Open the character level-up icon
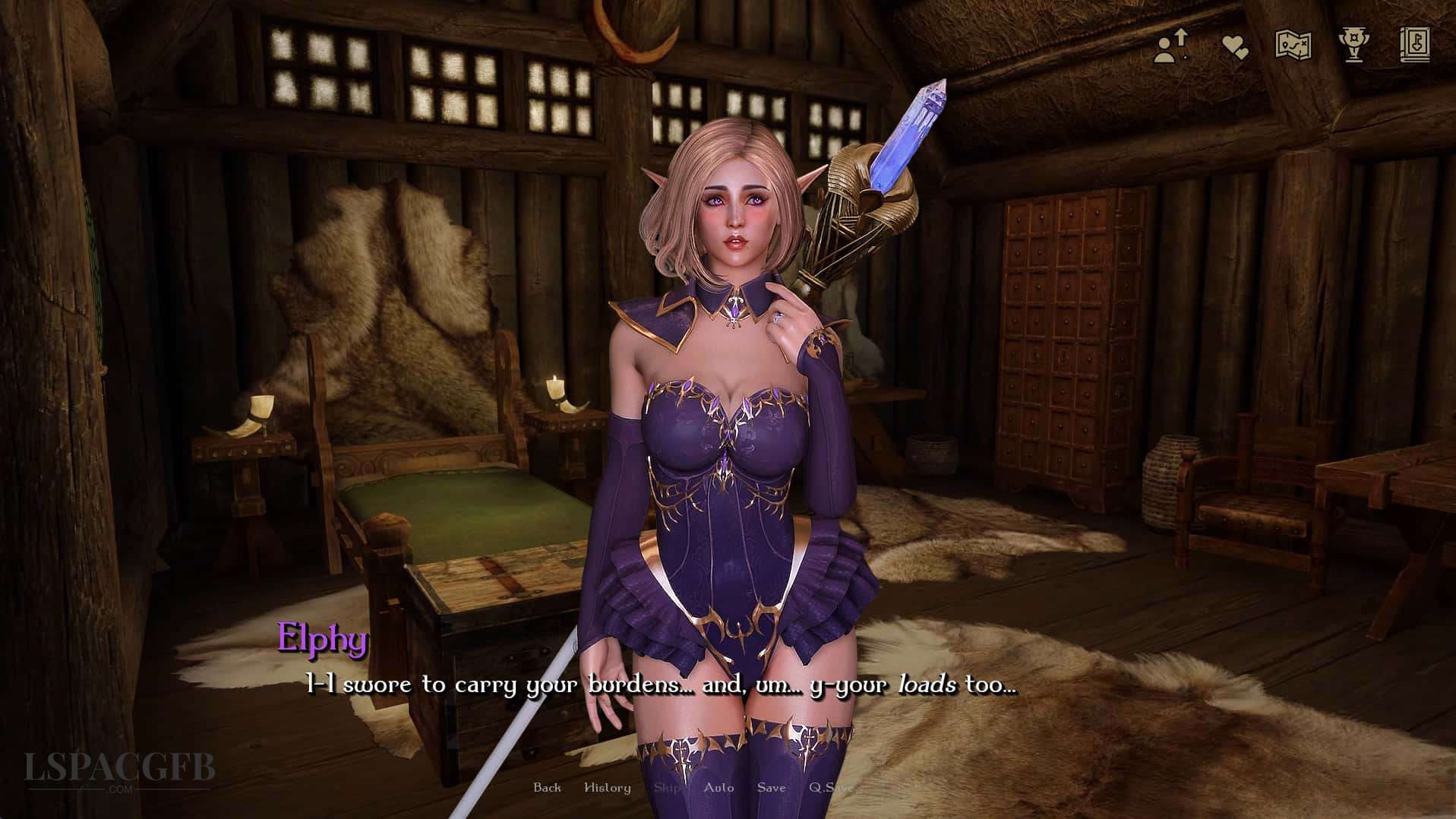Screen dimensions: 1456x819 pos(1172,46)
